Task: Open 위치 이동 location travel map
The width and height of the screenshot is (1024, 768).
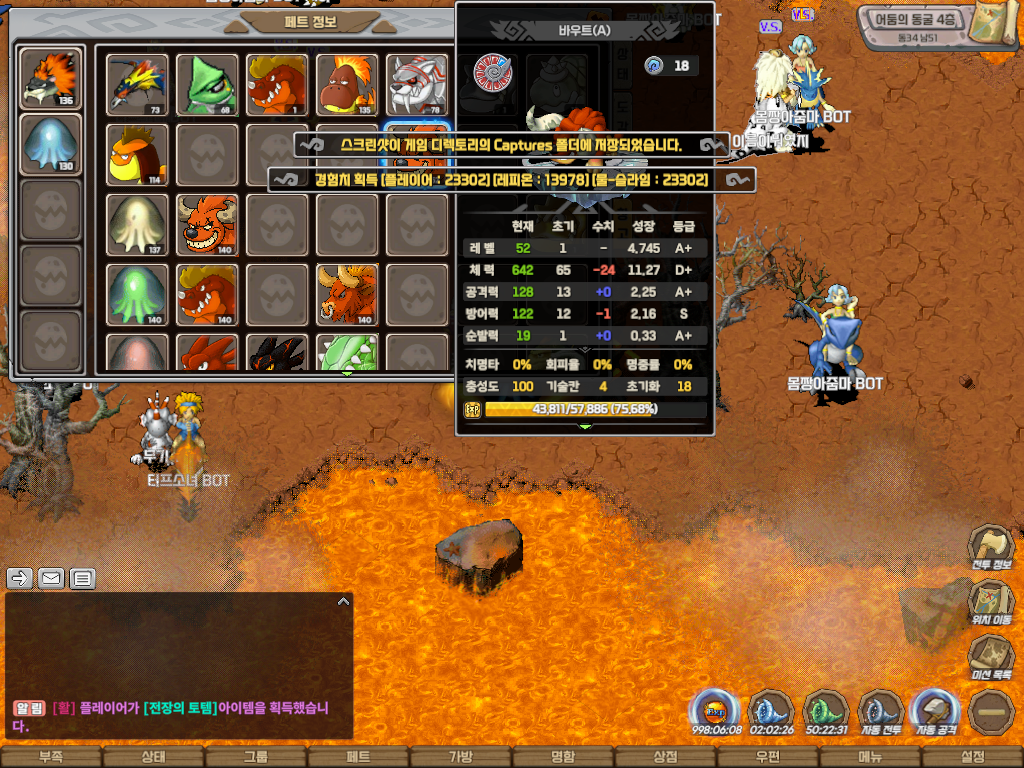Action: tap(990, 603)
